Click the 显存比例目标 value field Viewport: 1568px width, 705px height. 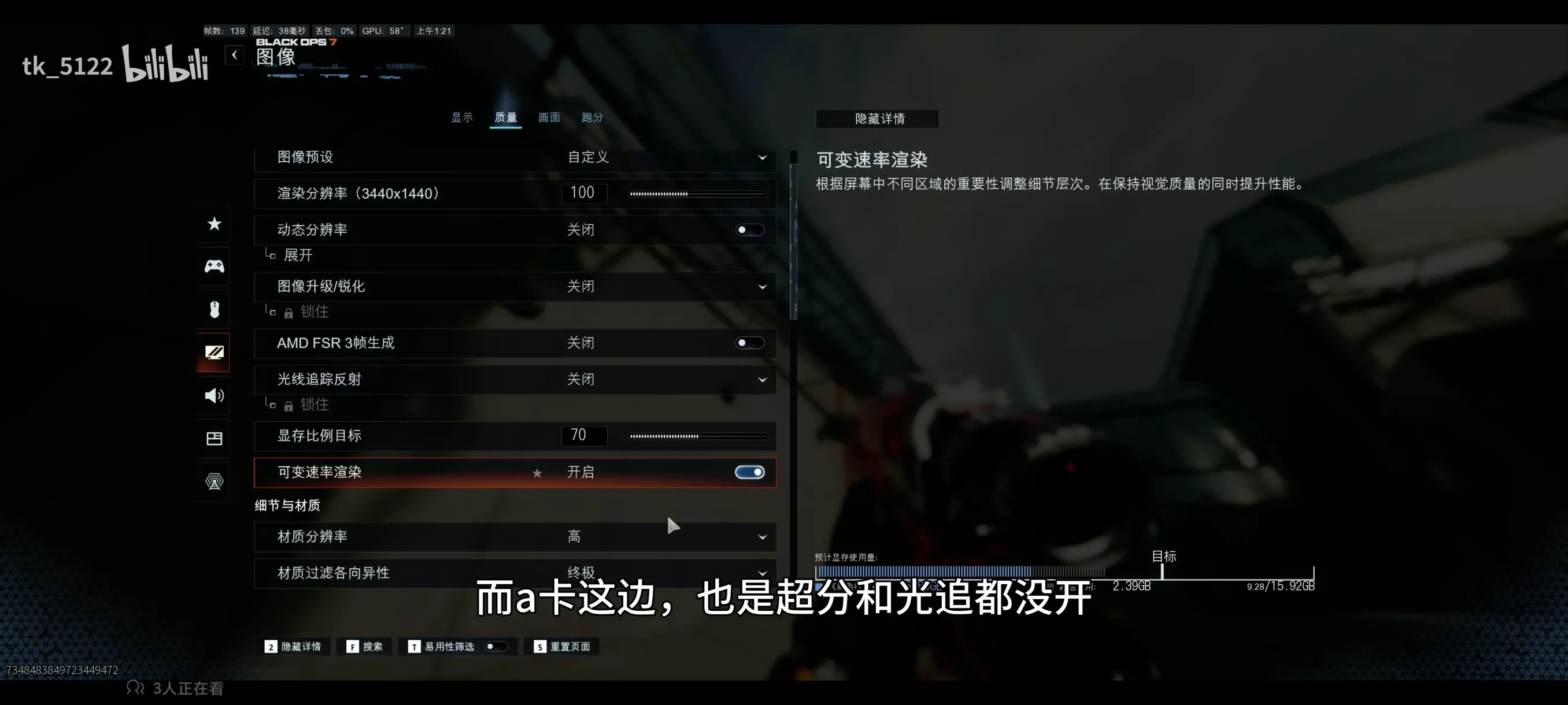[583, 436]
